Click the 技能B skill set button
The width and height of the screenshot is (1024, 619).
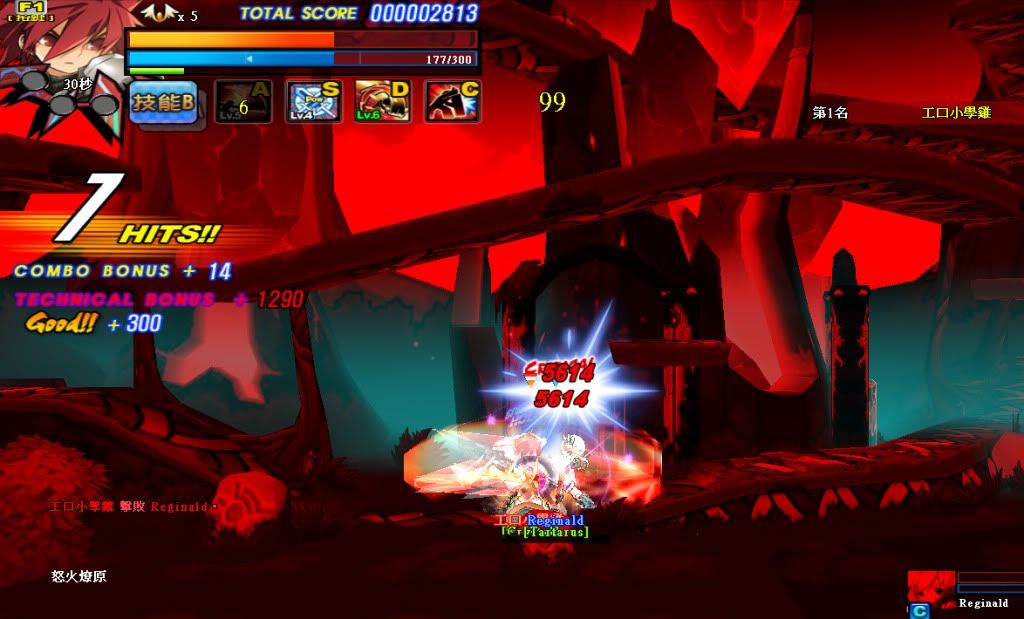pos(164,102)
